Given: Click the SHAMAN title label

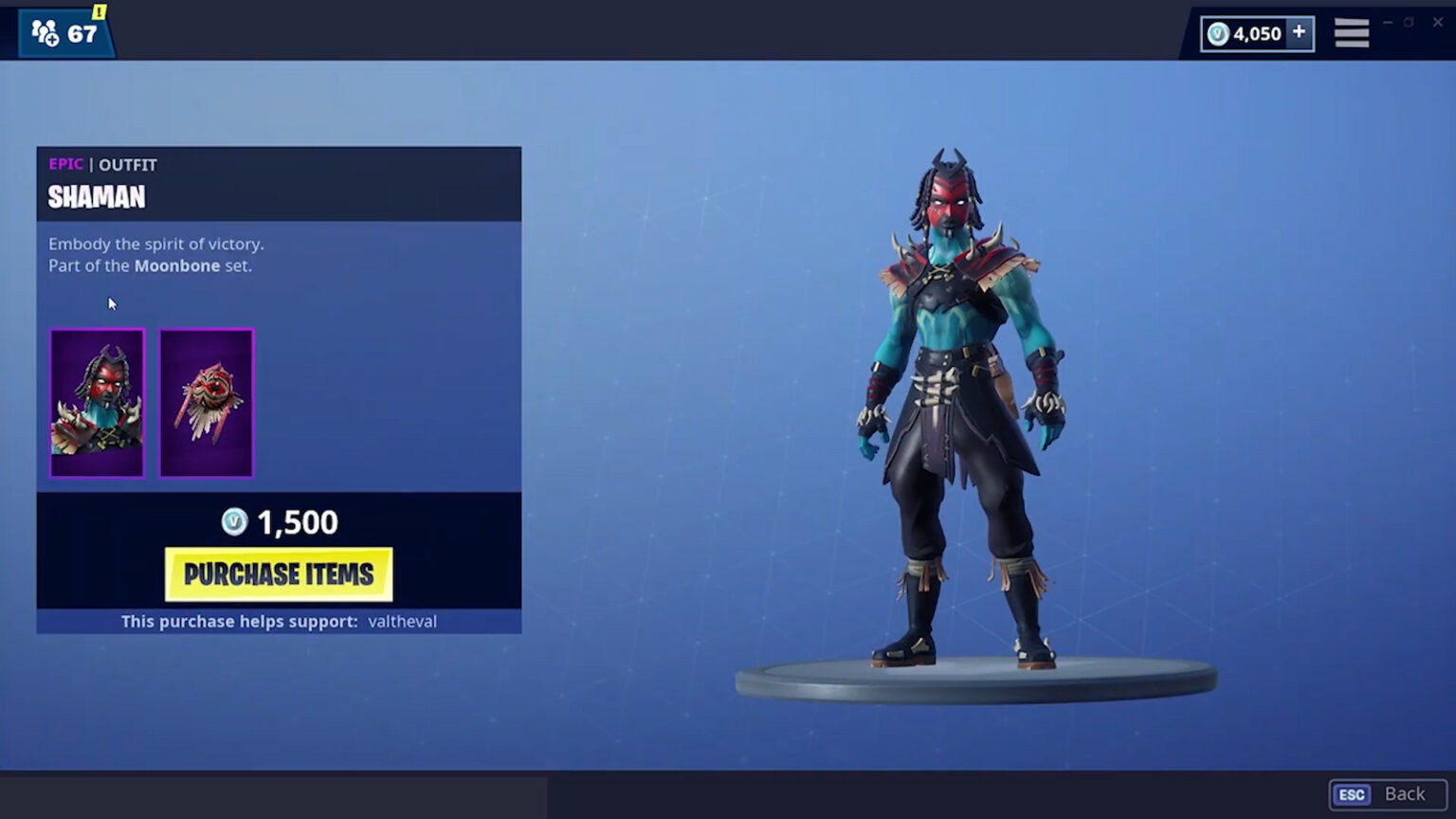Looking at the screenshot, I should pyautogui.click(x=97, y=196).
